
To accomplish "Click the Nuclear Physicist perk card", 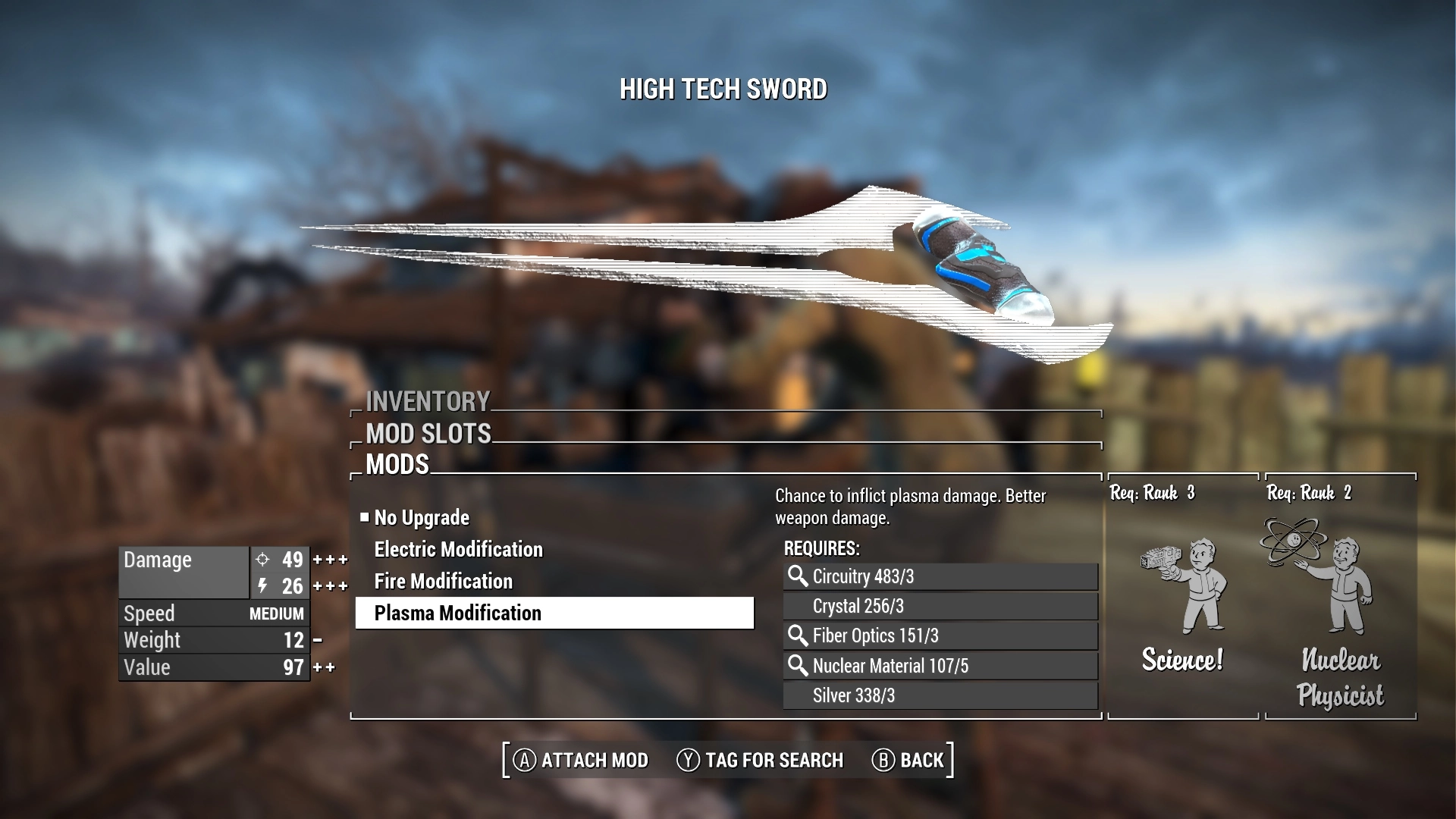I will [x=1340, y=596].
